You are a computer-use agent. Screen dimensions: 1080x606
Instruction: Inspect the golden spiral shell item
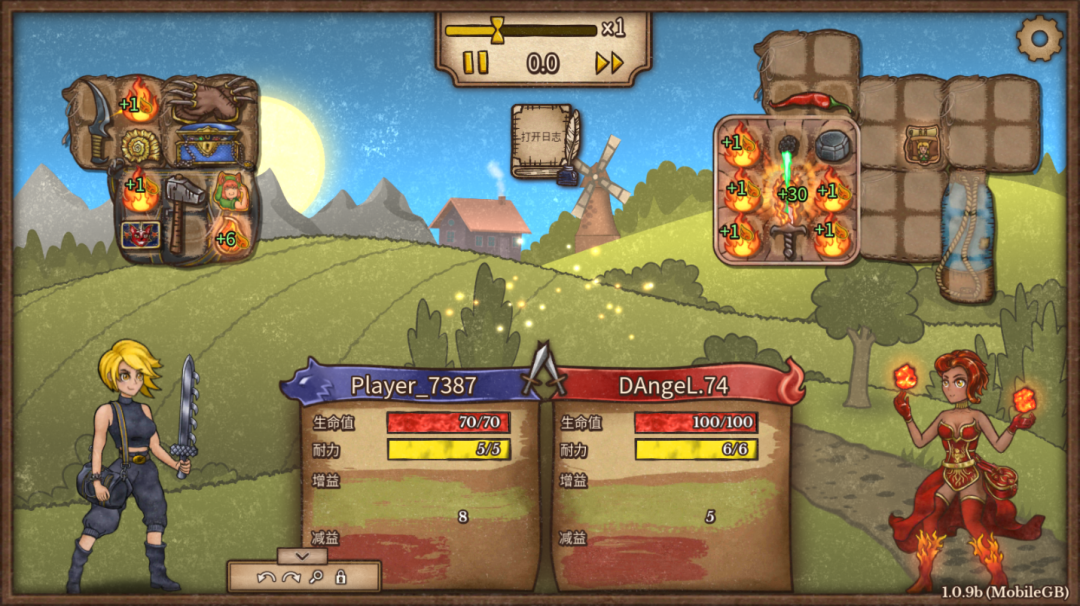point(140,146)
